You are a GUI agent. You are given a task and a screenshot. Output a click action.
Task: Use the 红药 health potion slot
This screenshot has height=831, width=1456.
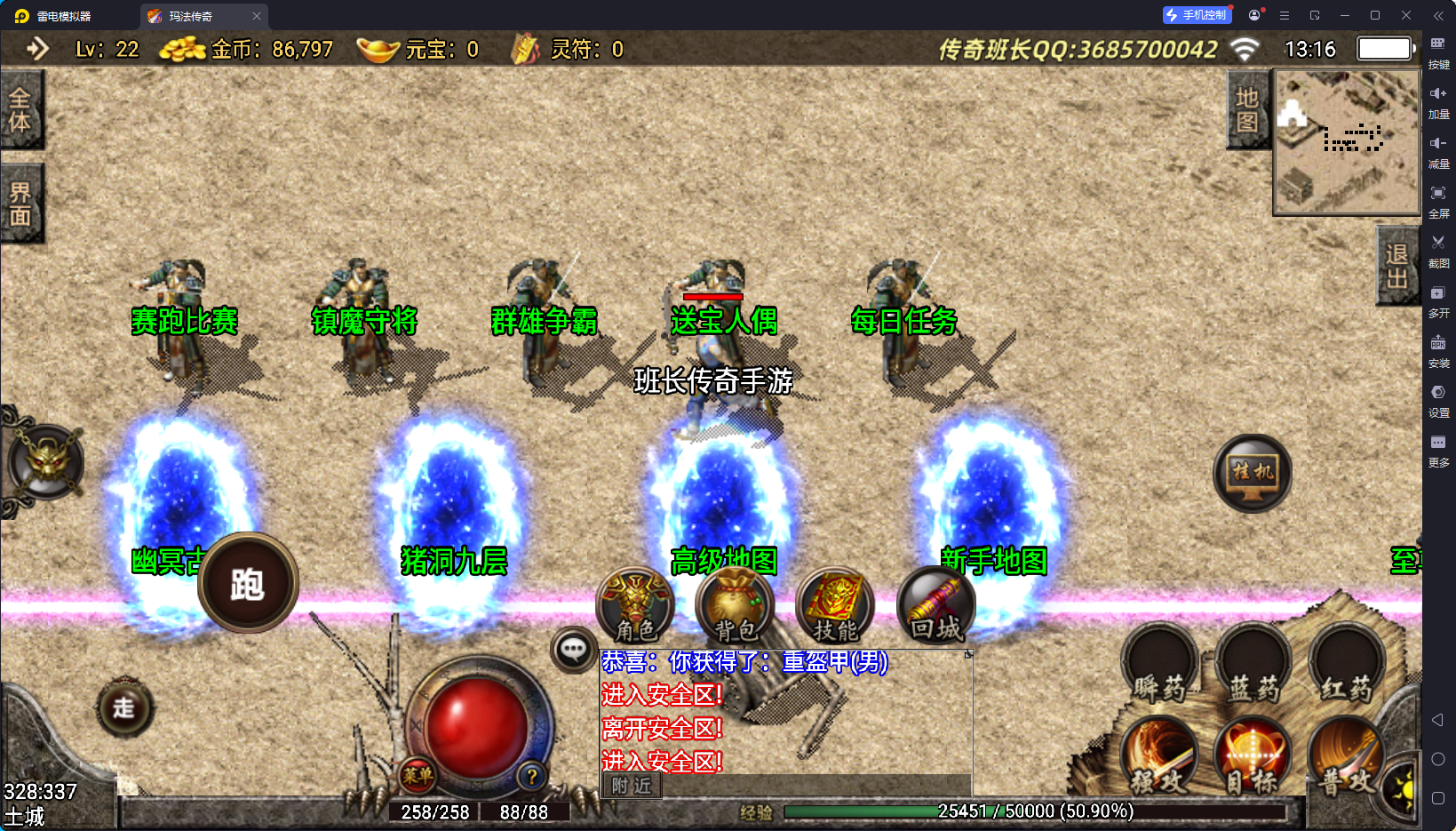(1347, 665)
